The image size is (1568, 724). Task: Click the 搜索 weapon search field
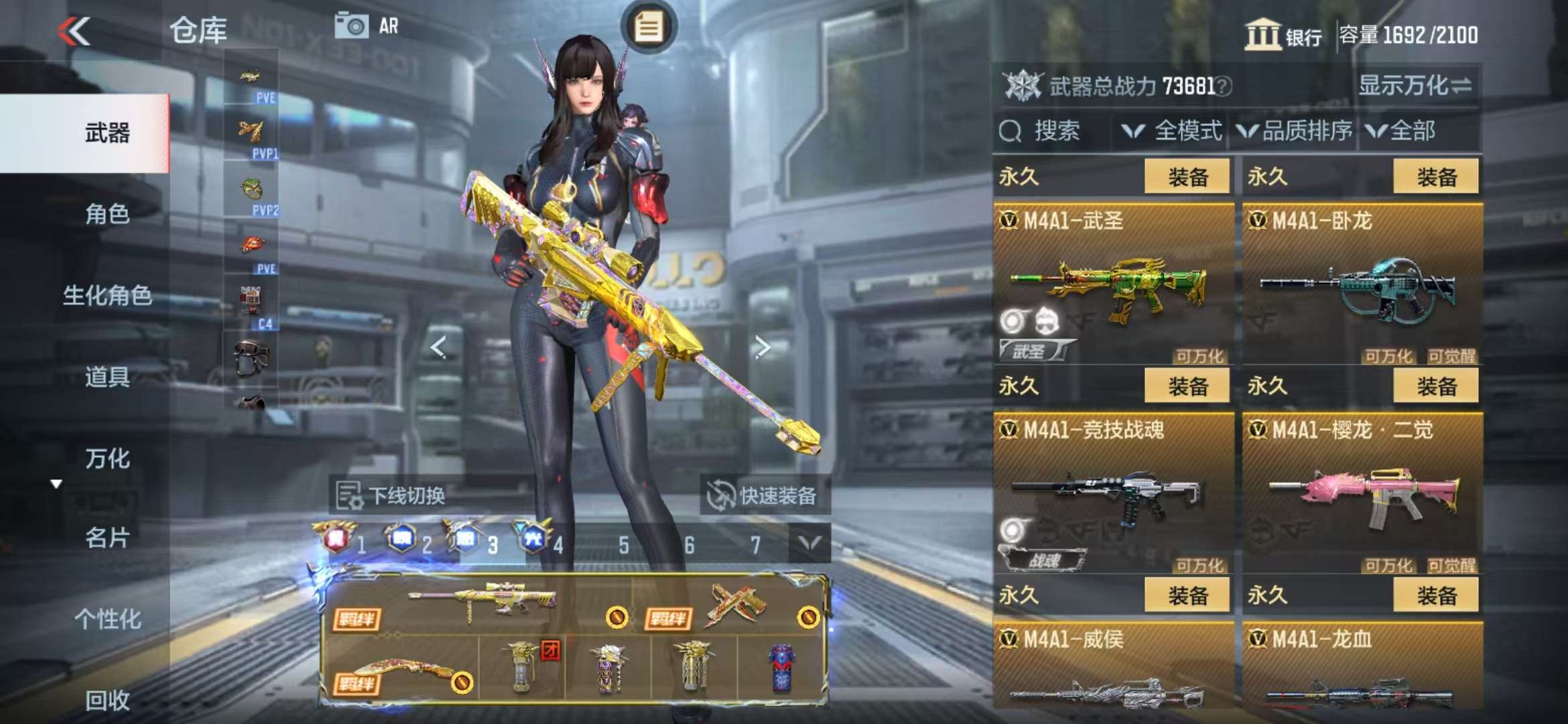(1052, 131)
